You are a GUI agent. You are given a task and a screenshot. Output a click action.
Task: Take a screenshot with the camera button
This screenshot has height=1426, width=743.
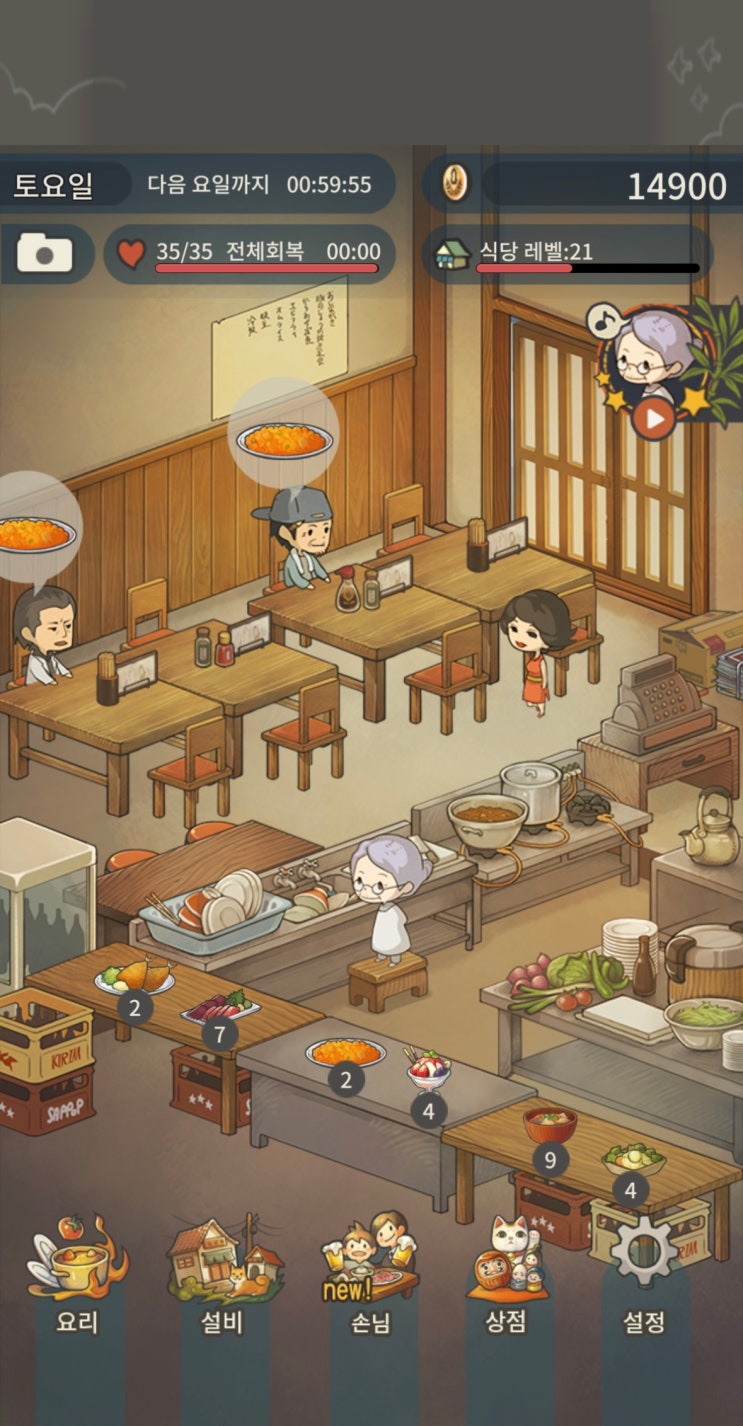(x=45, y=253)
